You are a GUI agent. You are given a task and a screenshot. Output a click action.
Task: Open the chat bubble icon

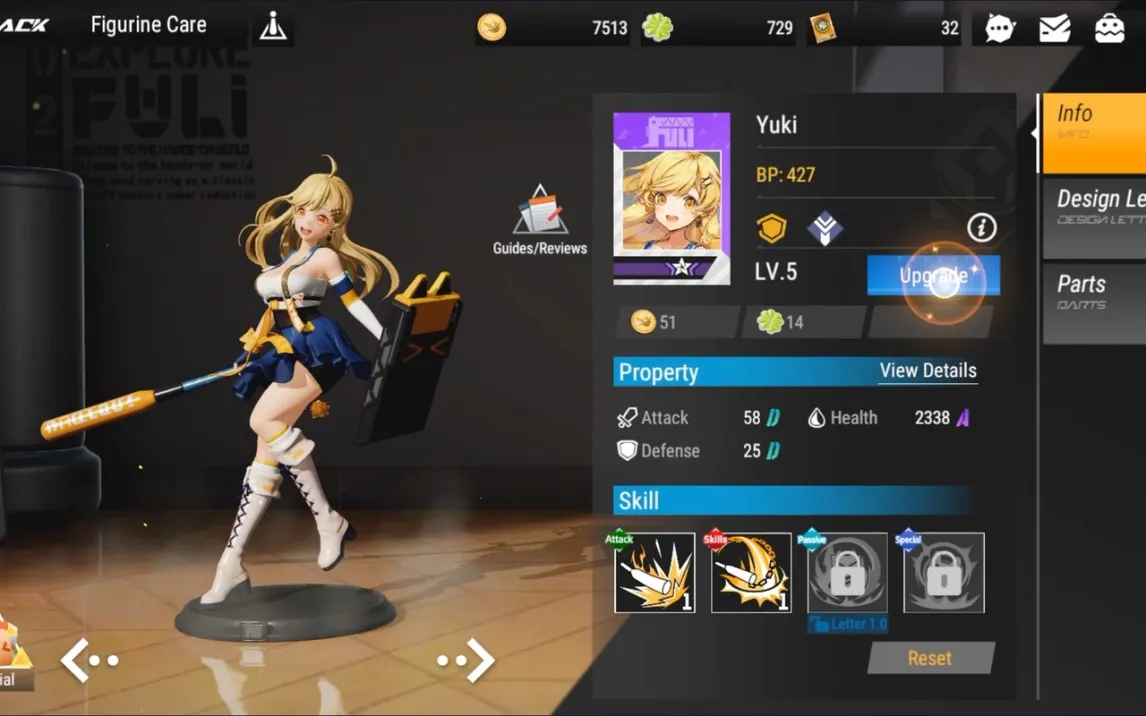point(1000,28)
